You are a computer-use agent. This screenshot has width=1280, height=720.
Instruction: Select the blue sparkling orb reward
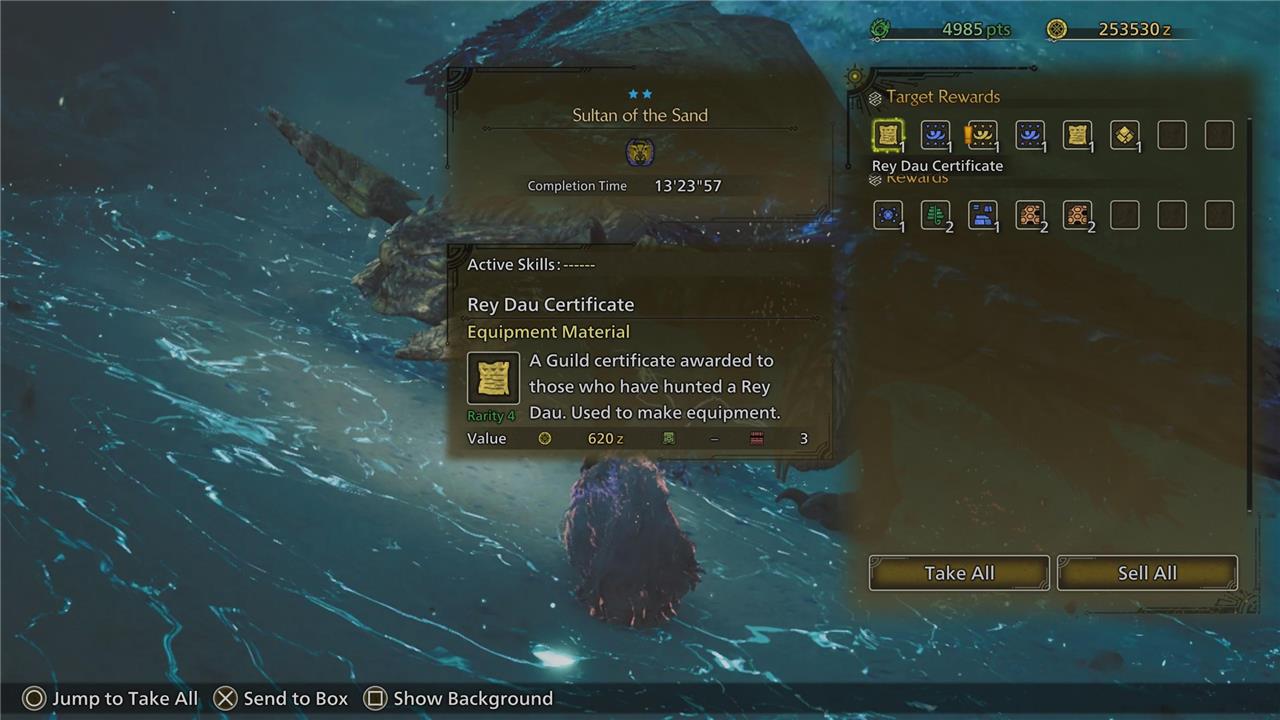point(888,215)
